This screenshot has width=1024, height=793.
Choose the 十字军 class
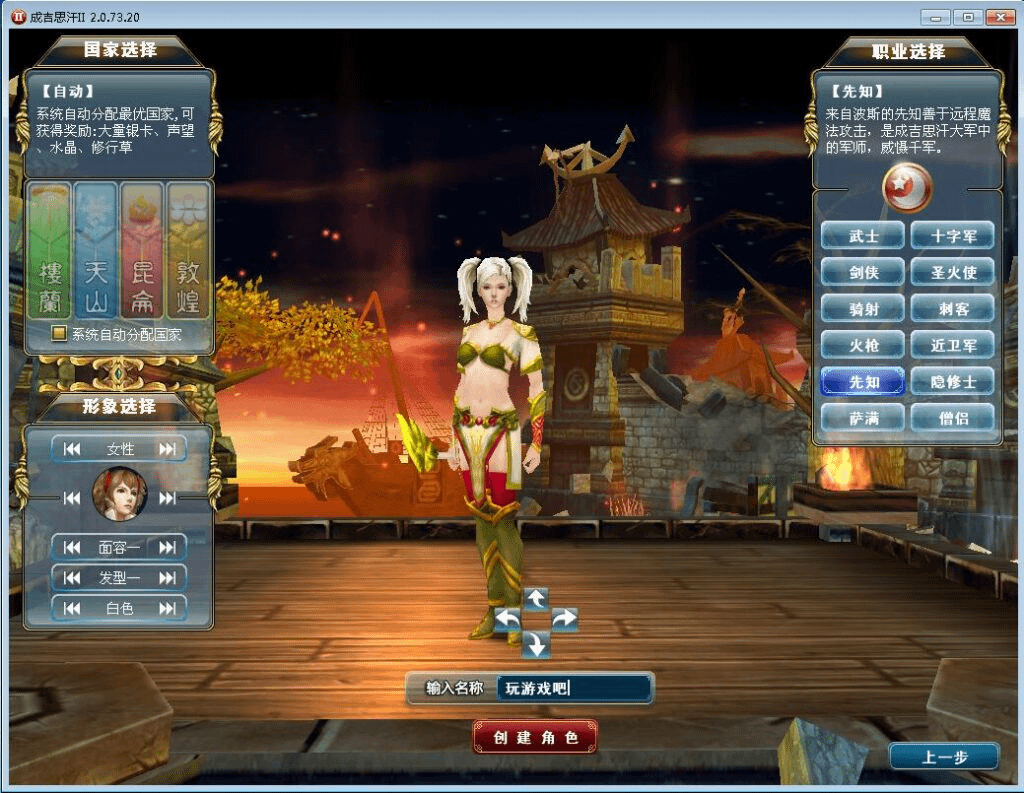[x=952, y=236]
